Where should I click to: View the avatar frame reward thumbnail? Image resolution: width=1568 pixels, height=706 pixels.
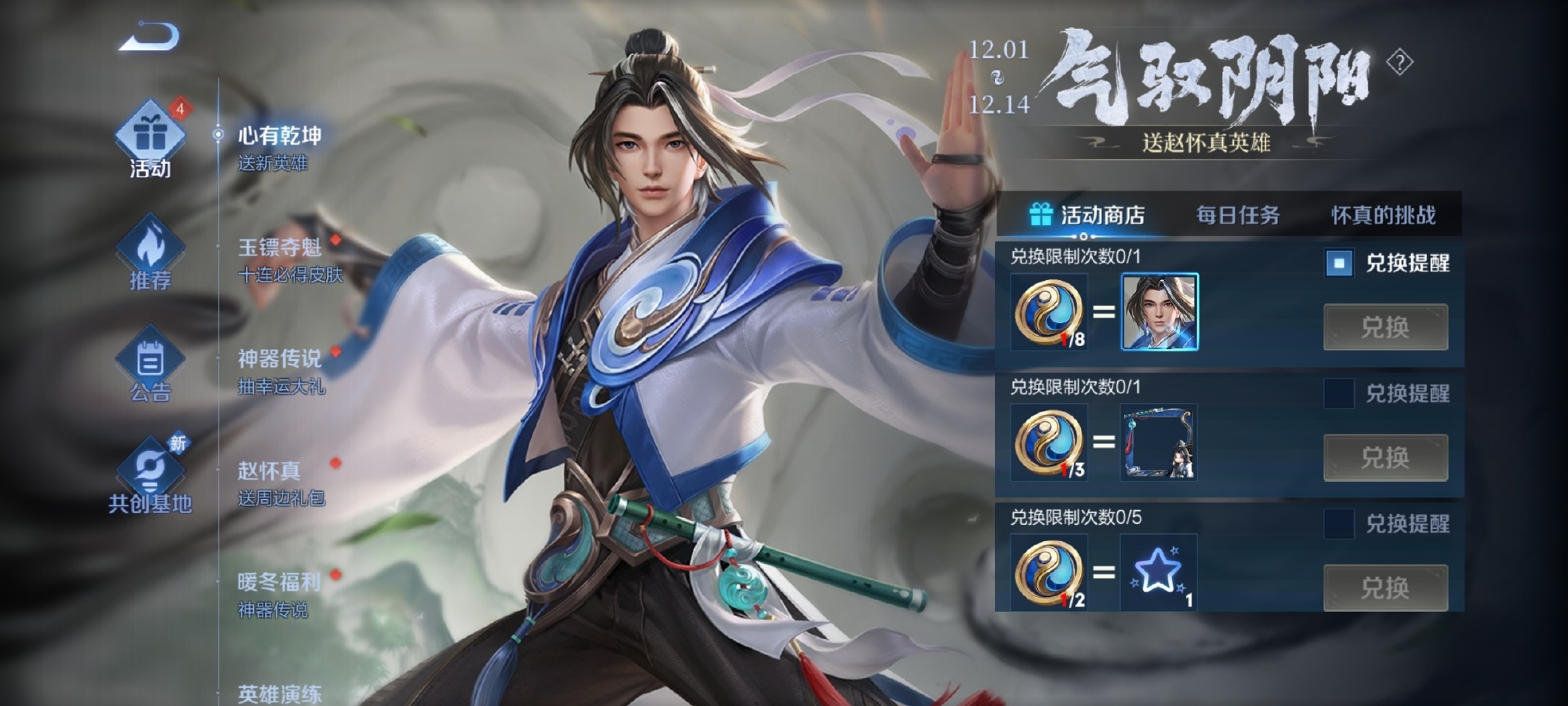pos(1159,442)
